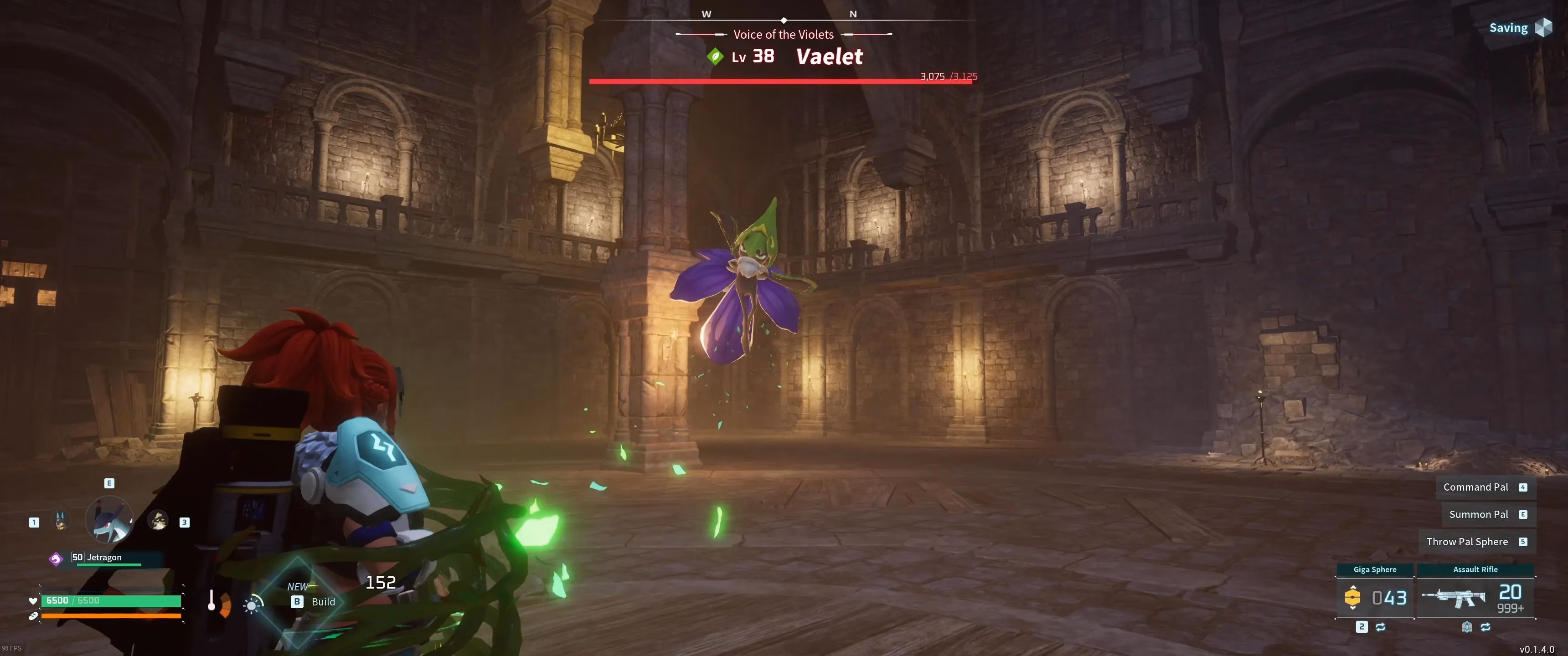Select the thermometer temperature indicator
Viewport: 1568px width, 656px height.
pyautogui.click(x=211, y=601)
